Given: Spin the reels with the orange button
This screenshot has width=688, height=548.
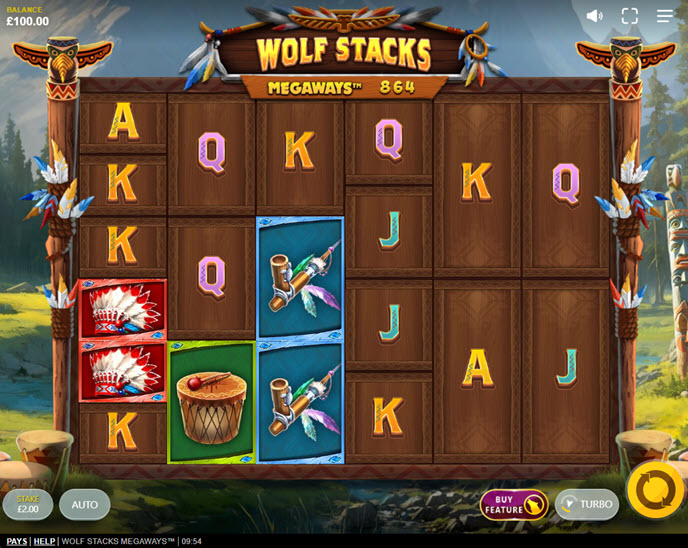Looking at the screenshot, I should [655, 490].
